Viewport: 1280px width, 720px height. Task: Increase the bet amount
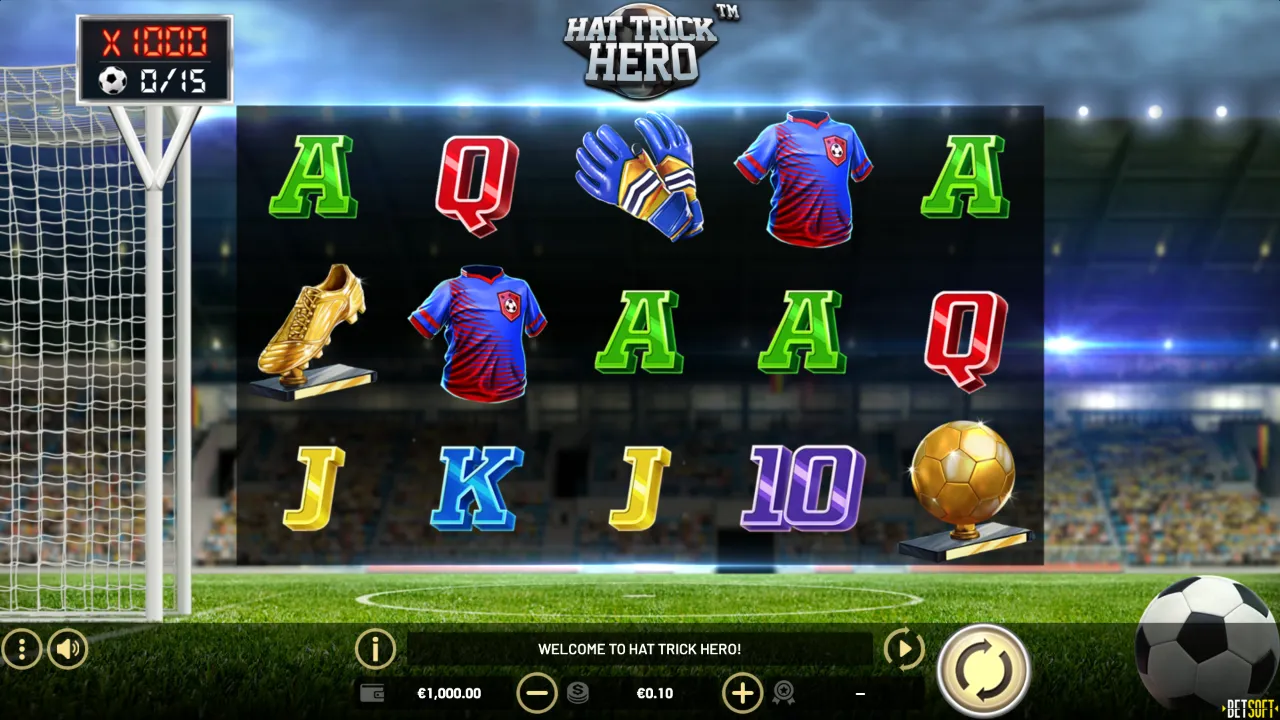pyautogui.click(x=742, y=693)
